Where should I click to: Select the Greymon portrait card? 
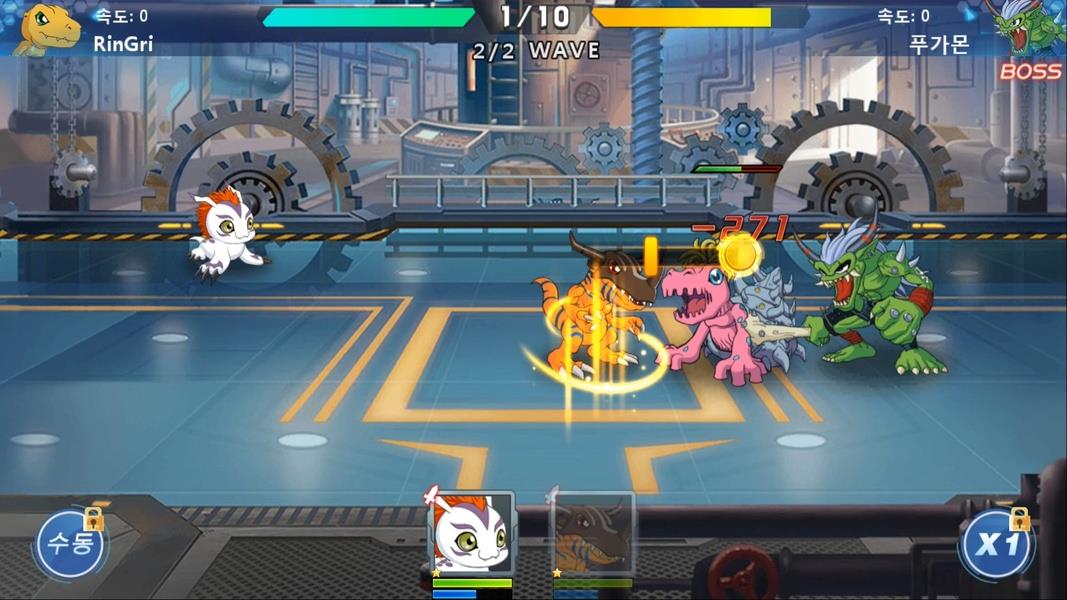[593, 535]
